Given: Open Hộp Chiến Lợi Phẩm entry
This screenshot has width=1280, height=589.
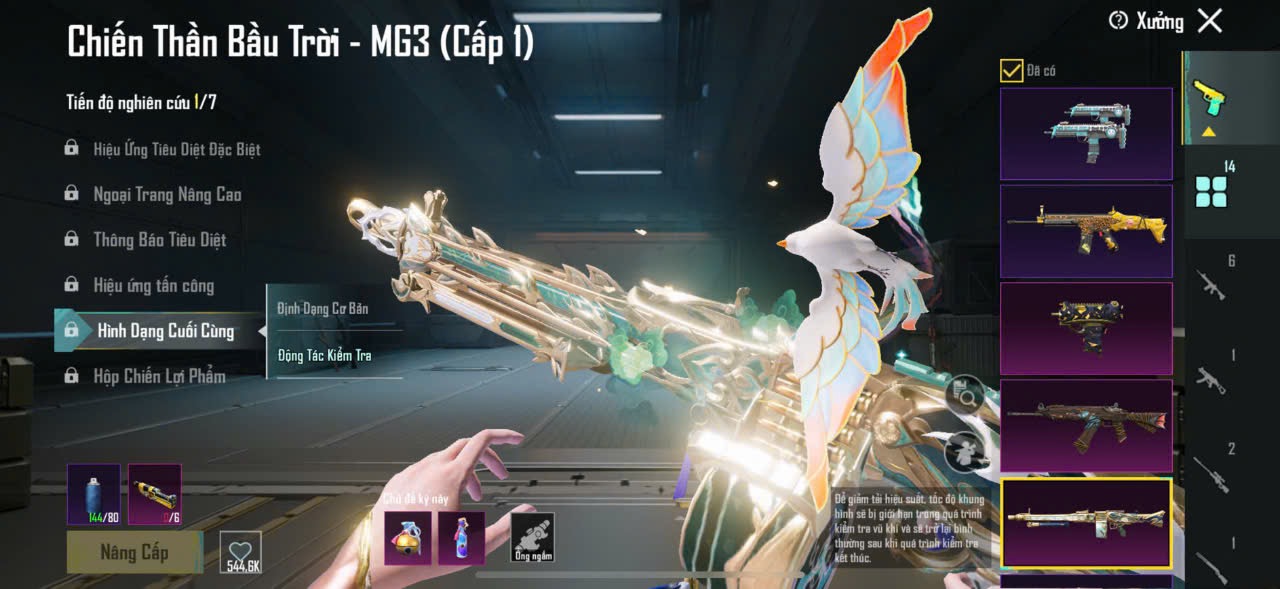Looking at the screenshot, I should (x=158, y=376).
